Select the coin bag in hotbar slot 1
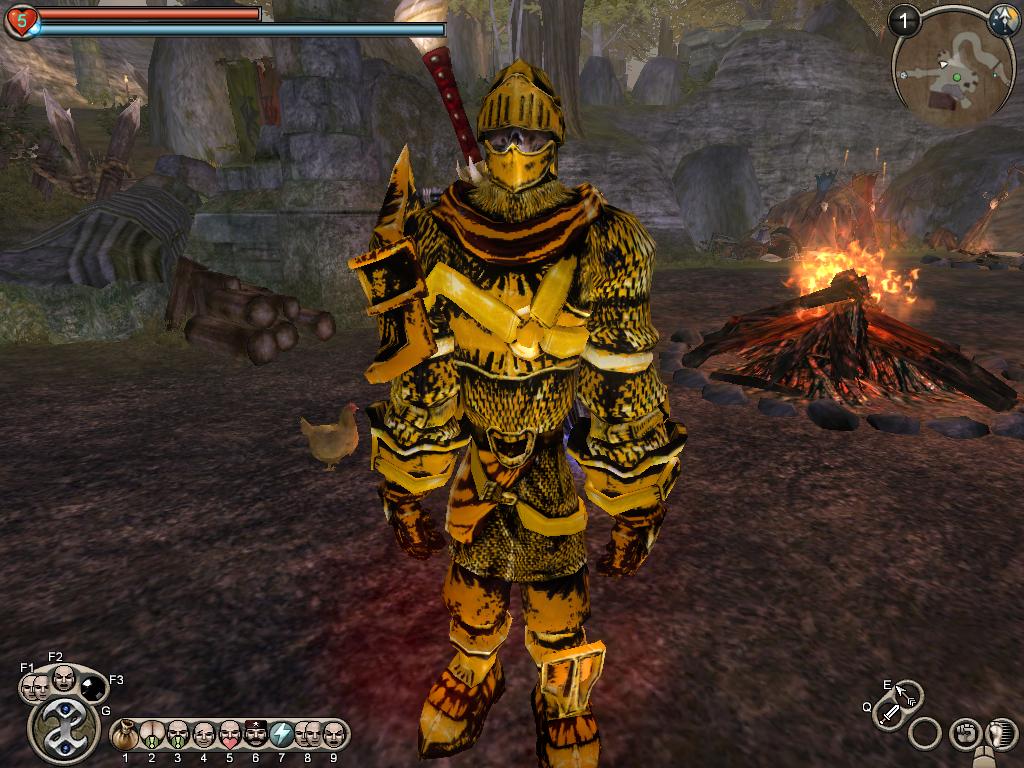Image resolution: width=1024 pixels, height=768 pixels. point(126,736)
